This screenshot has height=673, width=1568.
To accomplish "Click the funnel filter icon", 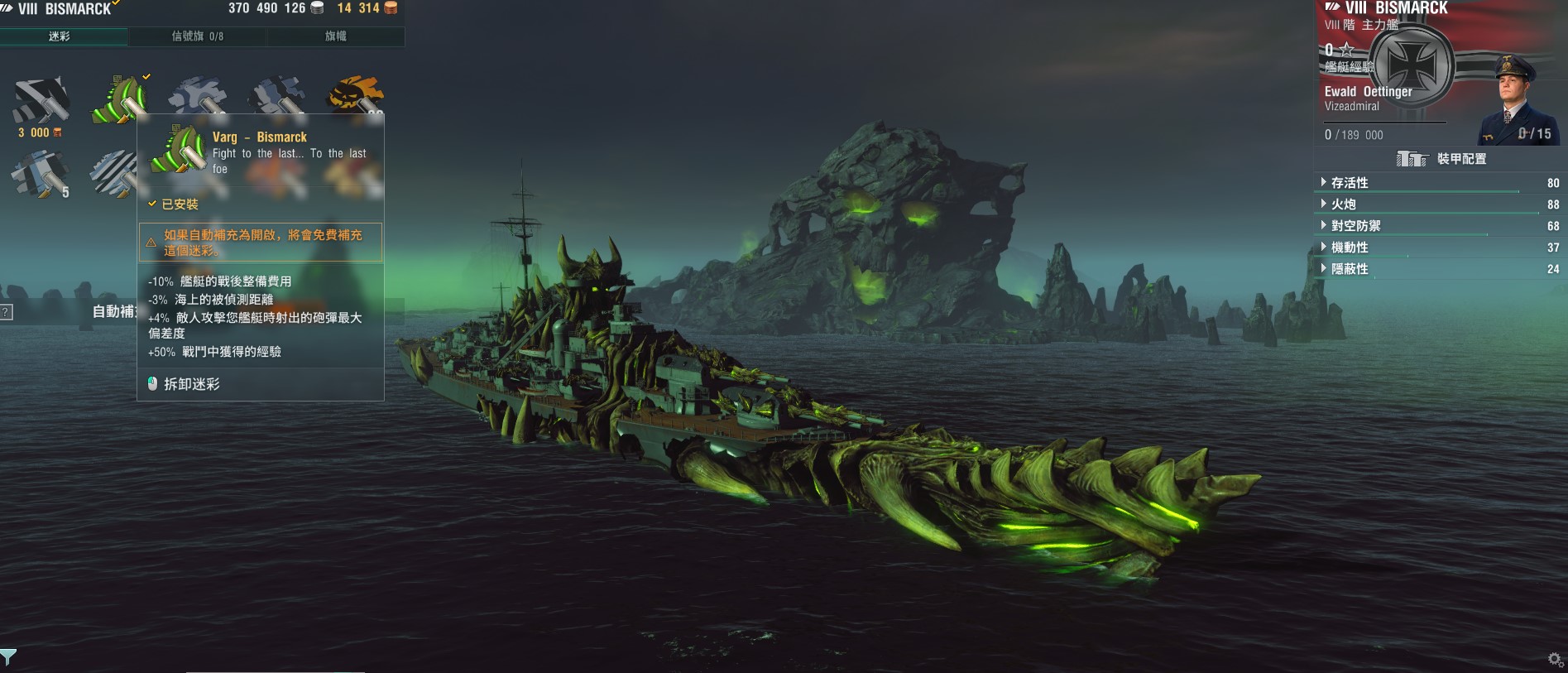I will click(8, 657).
